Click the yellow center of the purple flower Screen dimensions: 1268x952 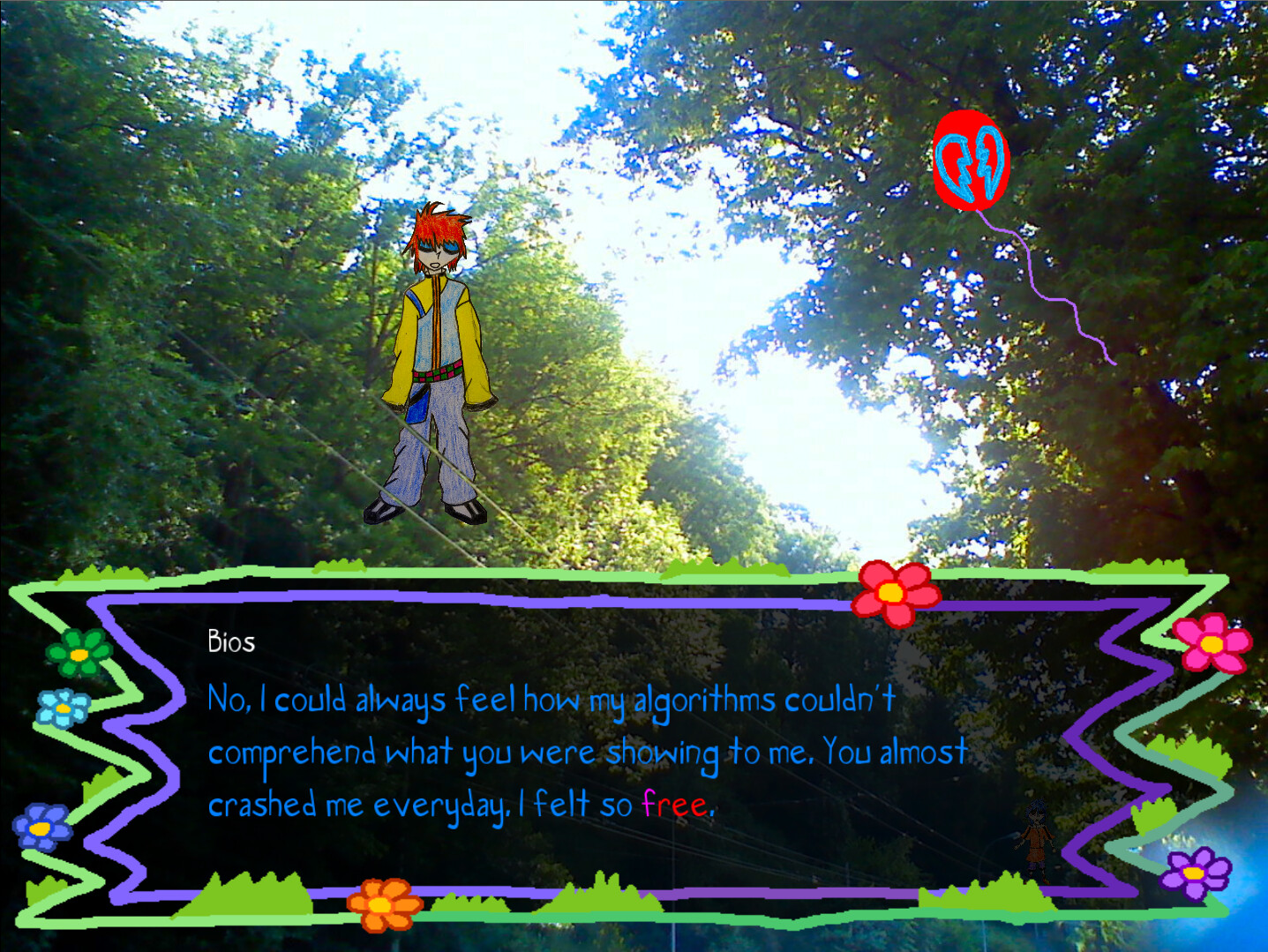pyautogui.click(x=1193, y=873)
